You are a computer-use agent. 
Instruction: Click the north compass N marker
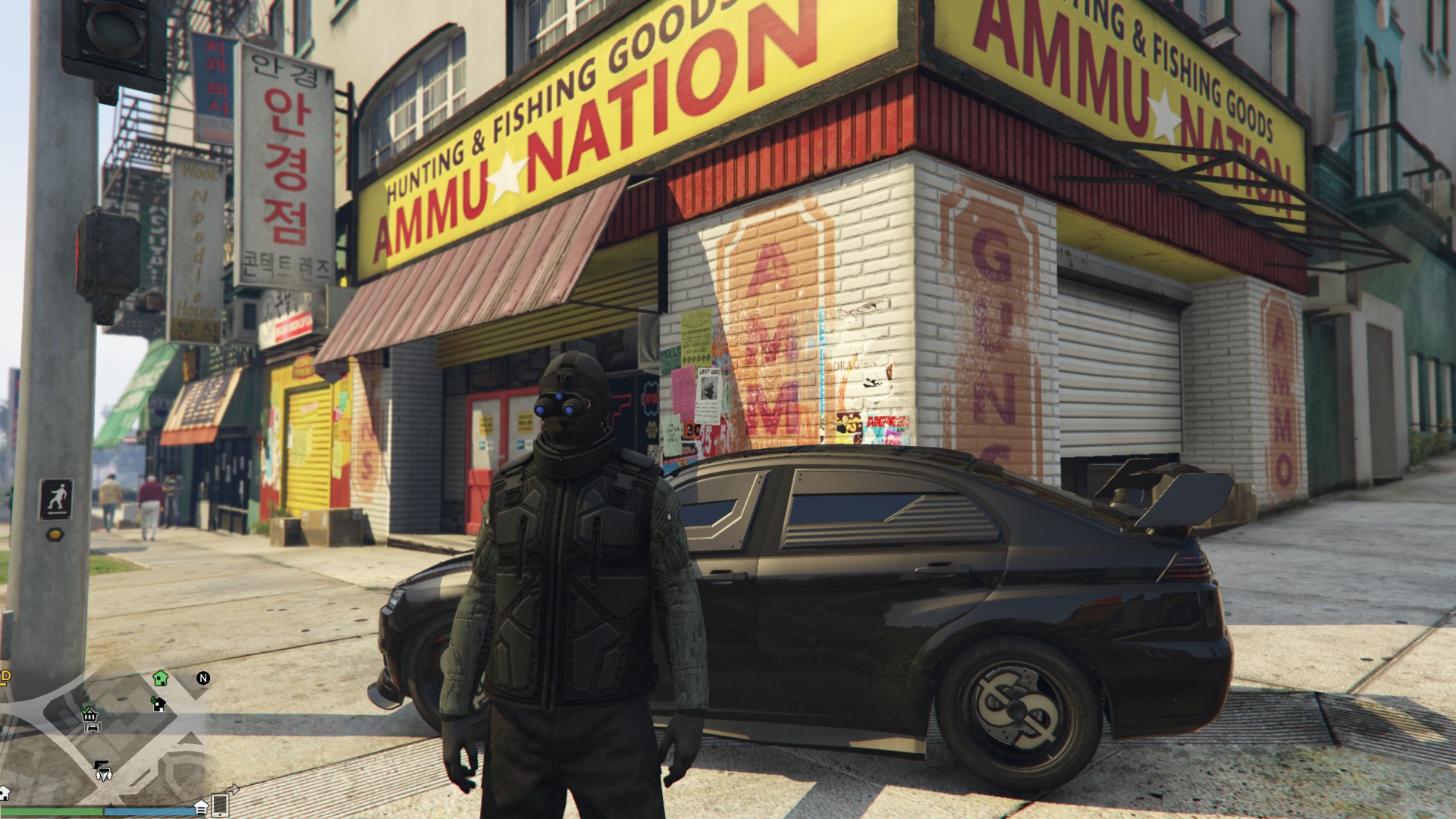point(203,678)
